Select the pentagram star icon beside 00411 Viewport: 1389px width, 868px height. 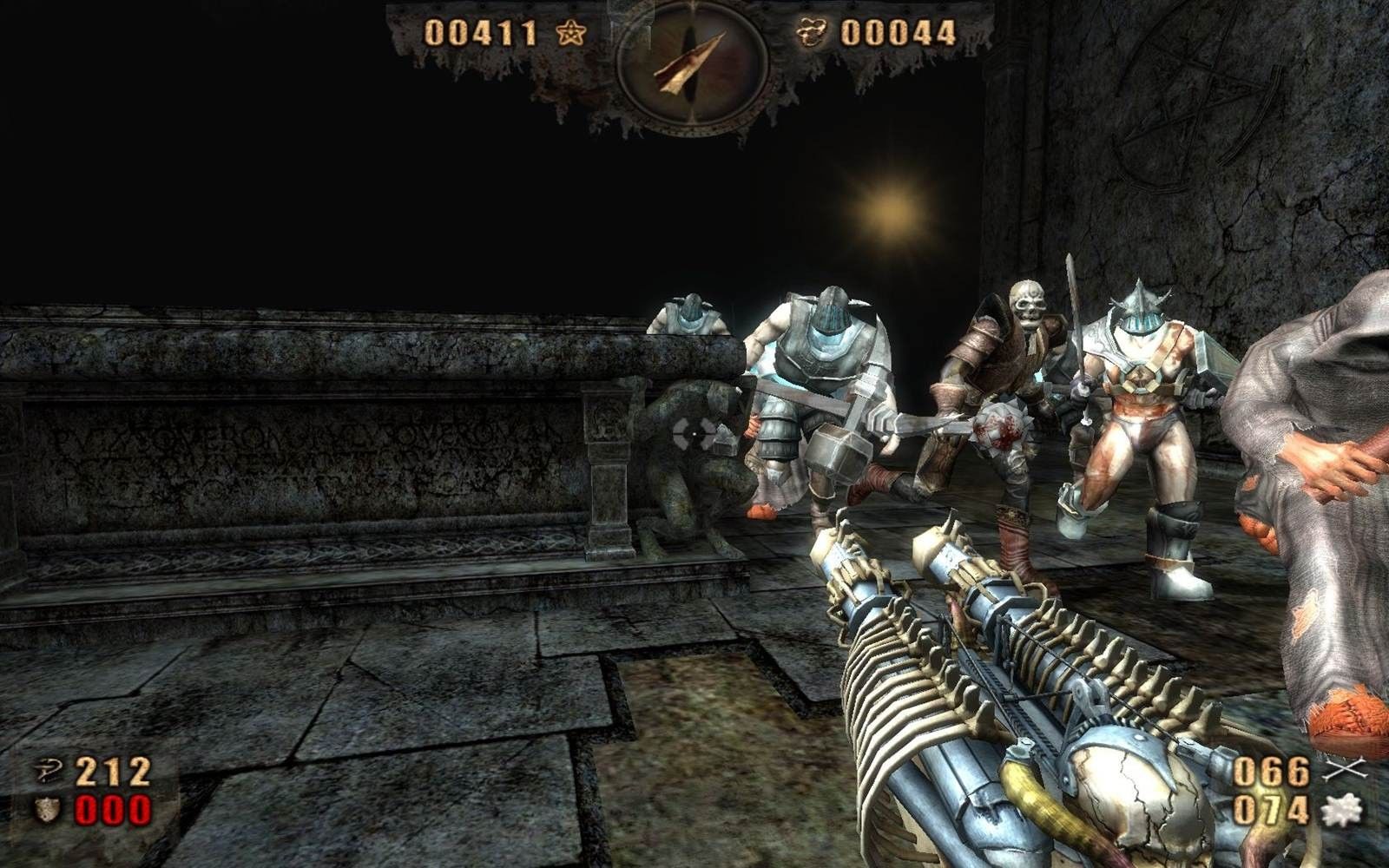[x=571, y=34]
